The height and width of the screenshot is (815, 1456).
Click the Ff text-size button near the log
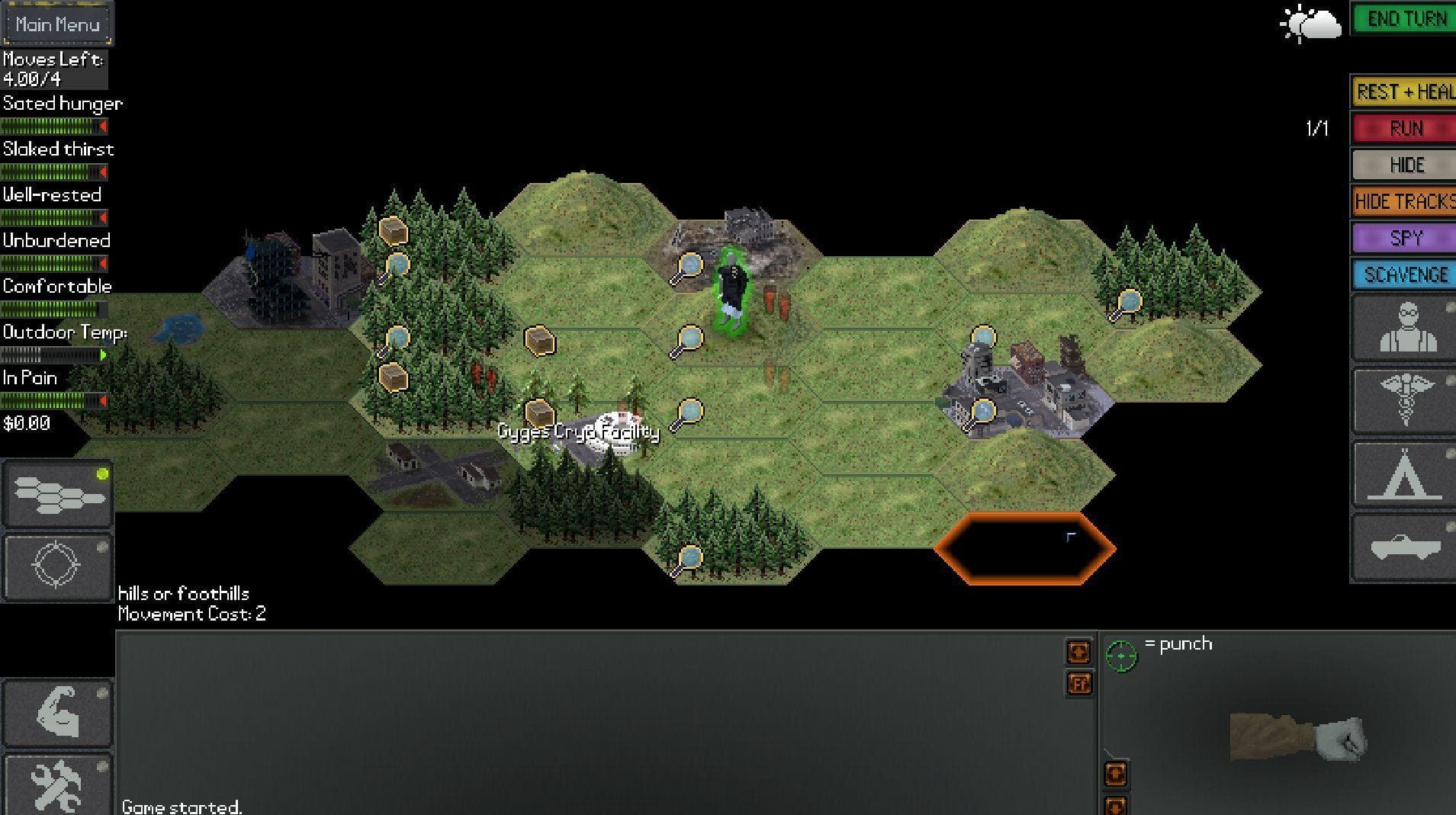(x=1078, y=684)
